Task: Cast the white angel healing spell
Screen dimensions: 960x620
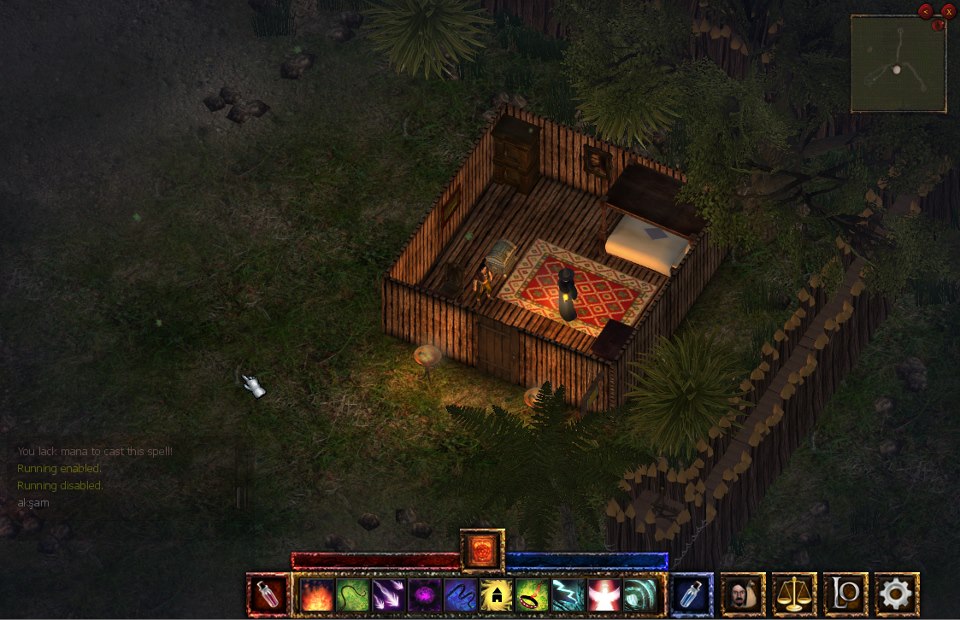Action: click(x=604, y=595)
